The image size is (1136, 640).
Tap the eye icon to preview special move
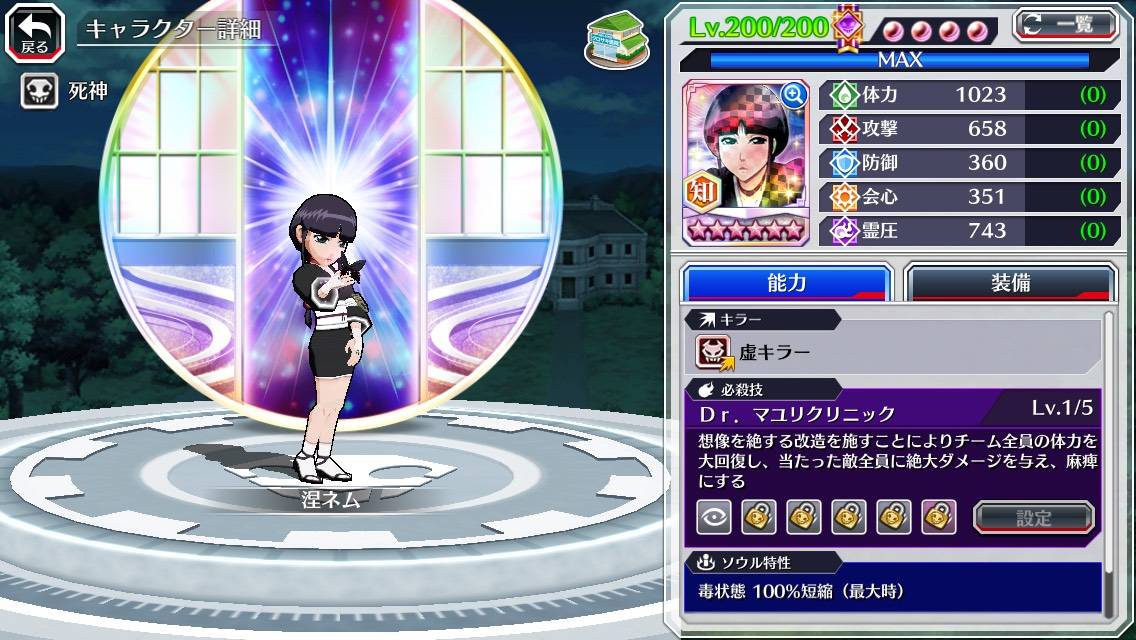[713, 517]
